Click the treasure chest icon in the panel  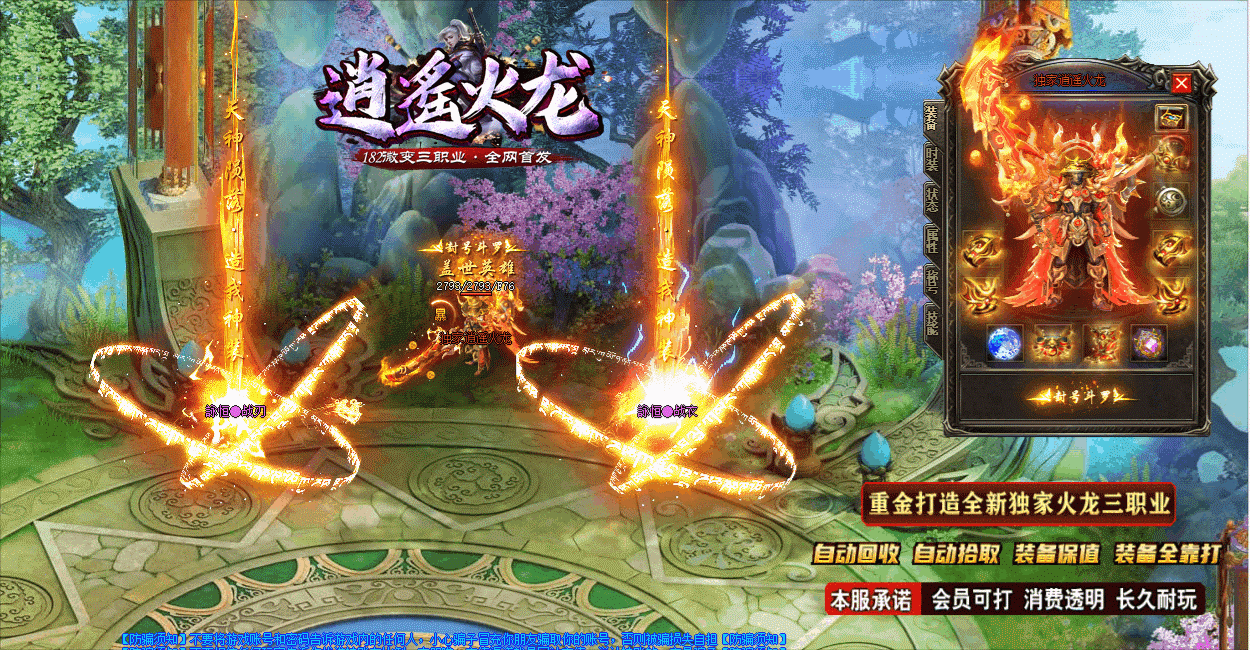[x=1169, y=117]
